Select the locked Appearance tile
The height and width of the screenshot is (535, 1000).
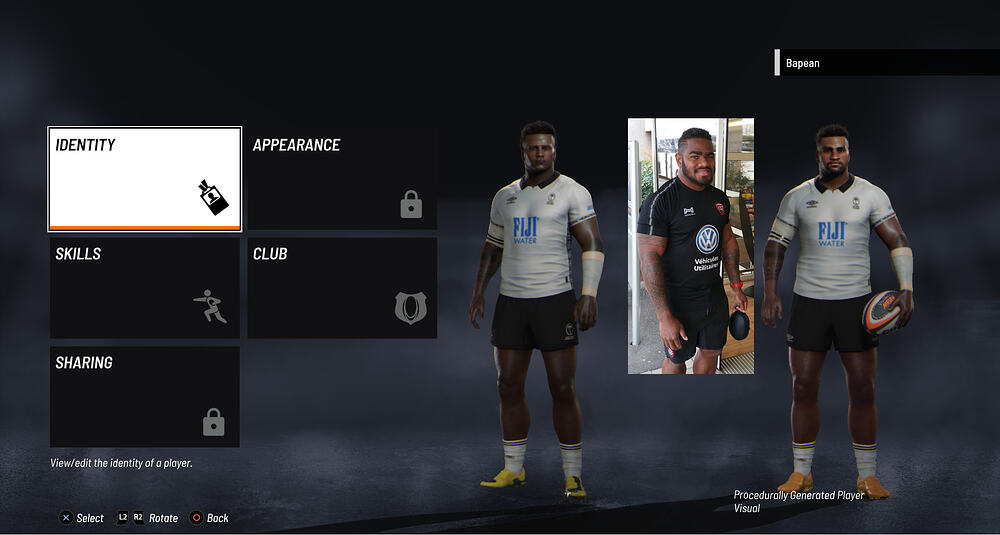342,178
